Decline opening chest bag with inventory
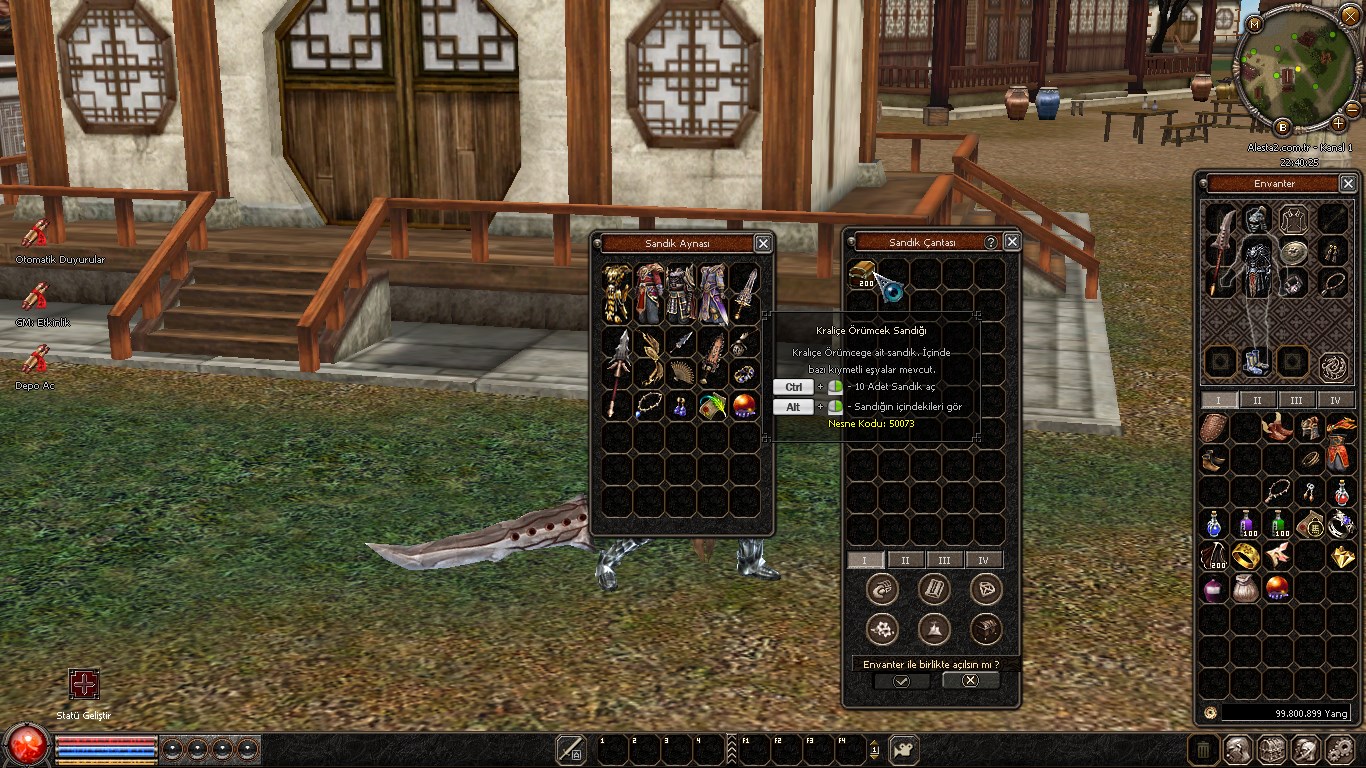 click(x=970, y=680)
